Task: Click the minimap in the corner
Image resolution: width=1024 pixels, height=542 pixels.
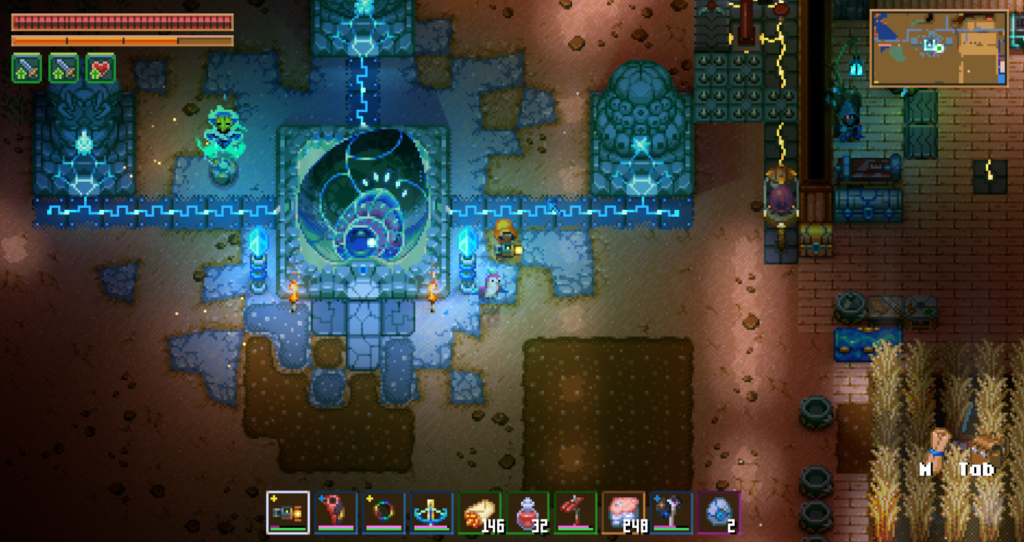Action: point(938,47)
